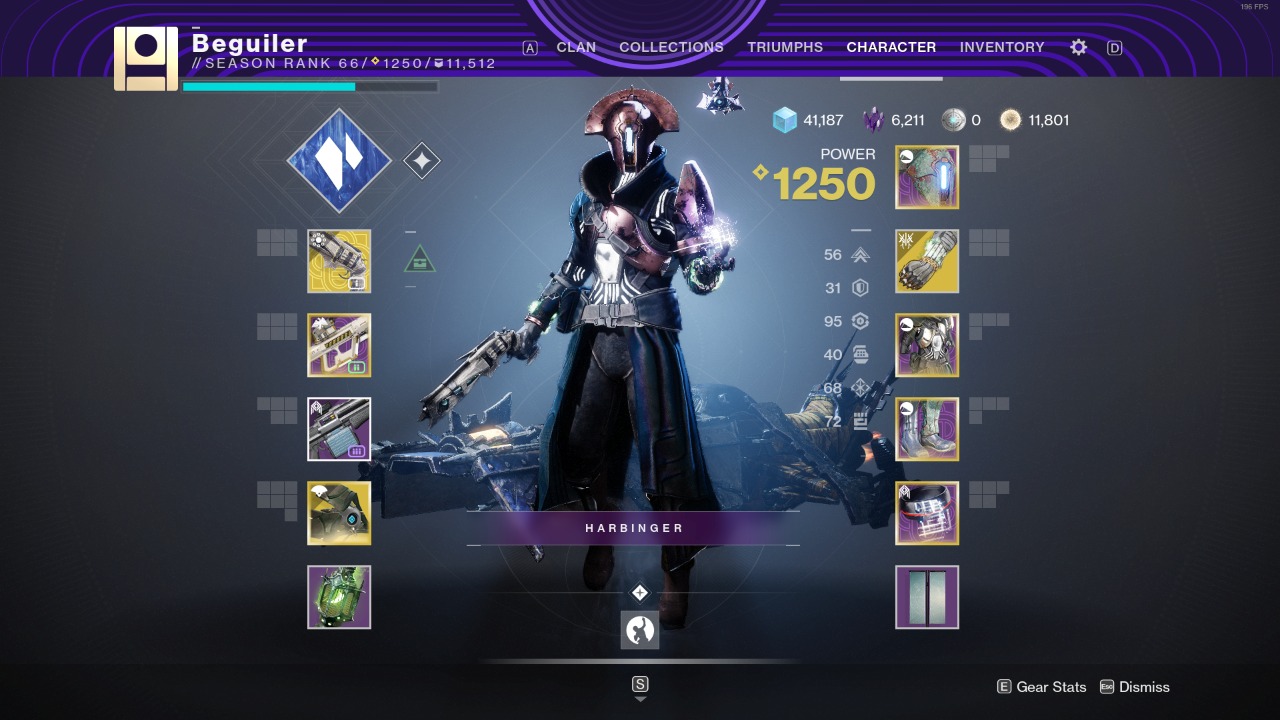
Task: Open the emblem slot below armor
Action: 927,597
